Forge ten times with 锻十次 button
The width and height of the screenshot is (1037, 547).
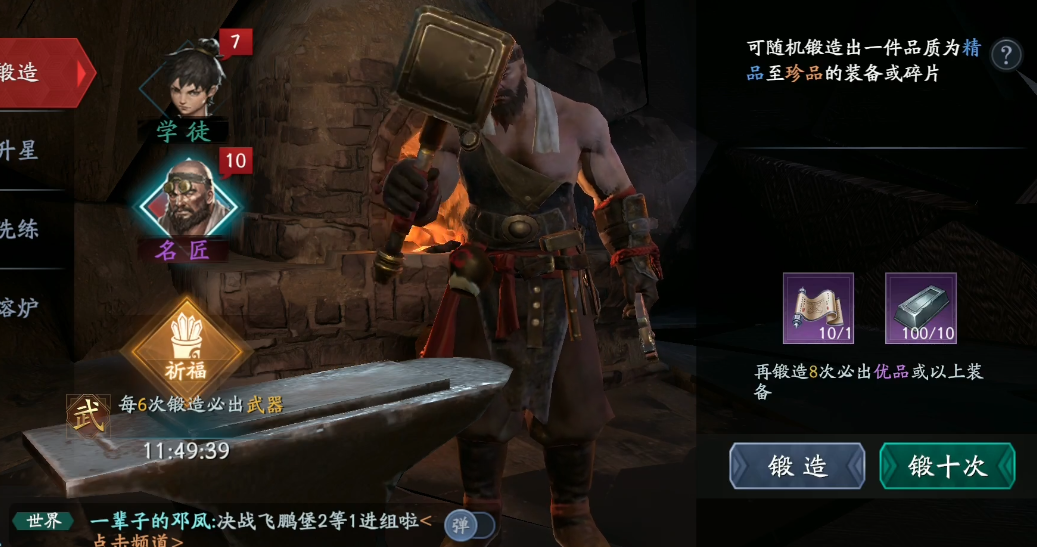(947, 467)
